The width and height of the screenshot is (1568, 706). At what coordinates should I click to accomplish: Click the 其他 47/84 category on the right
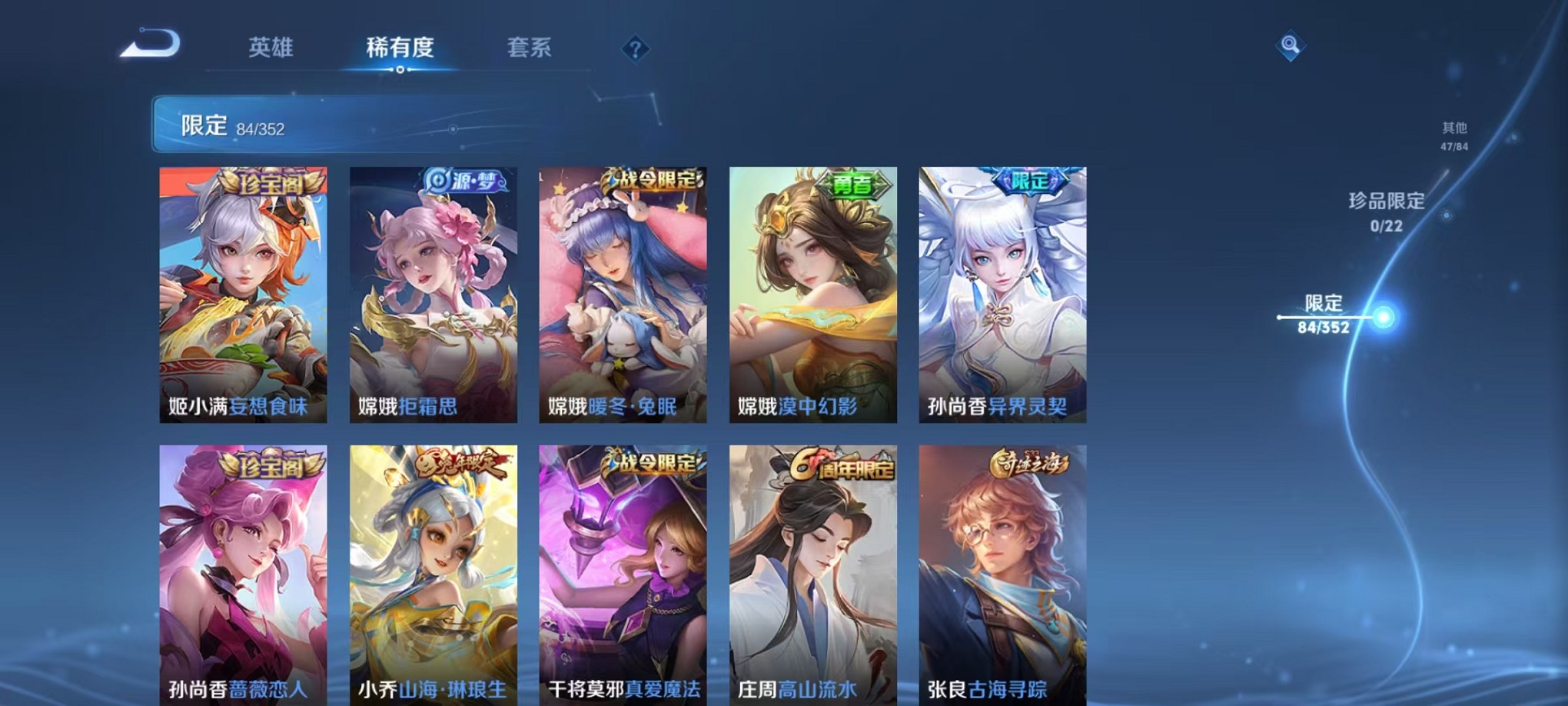[1454, 135]
